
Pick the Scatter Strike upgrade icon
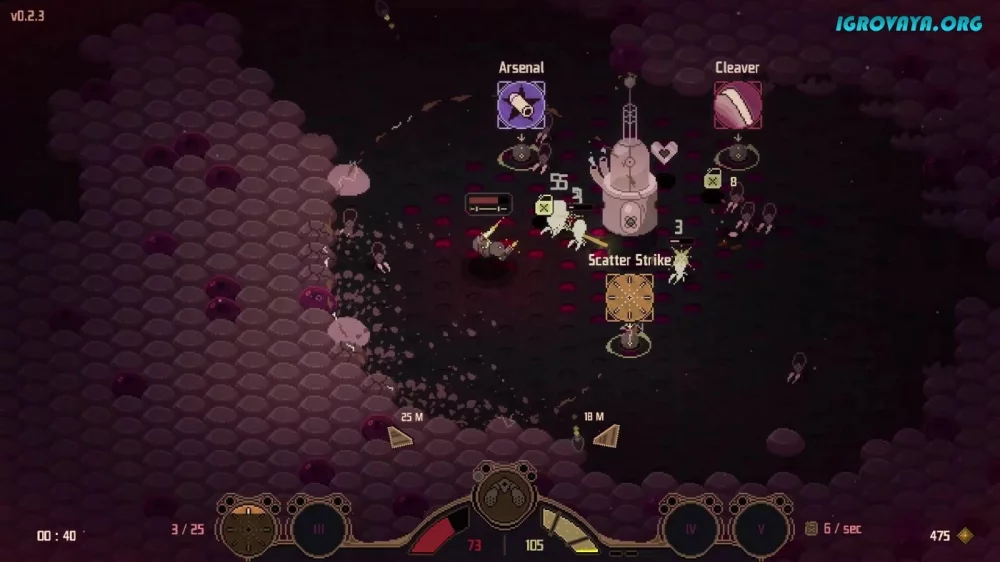tap(629, 297)
